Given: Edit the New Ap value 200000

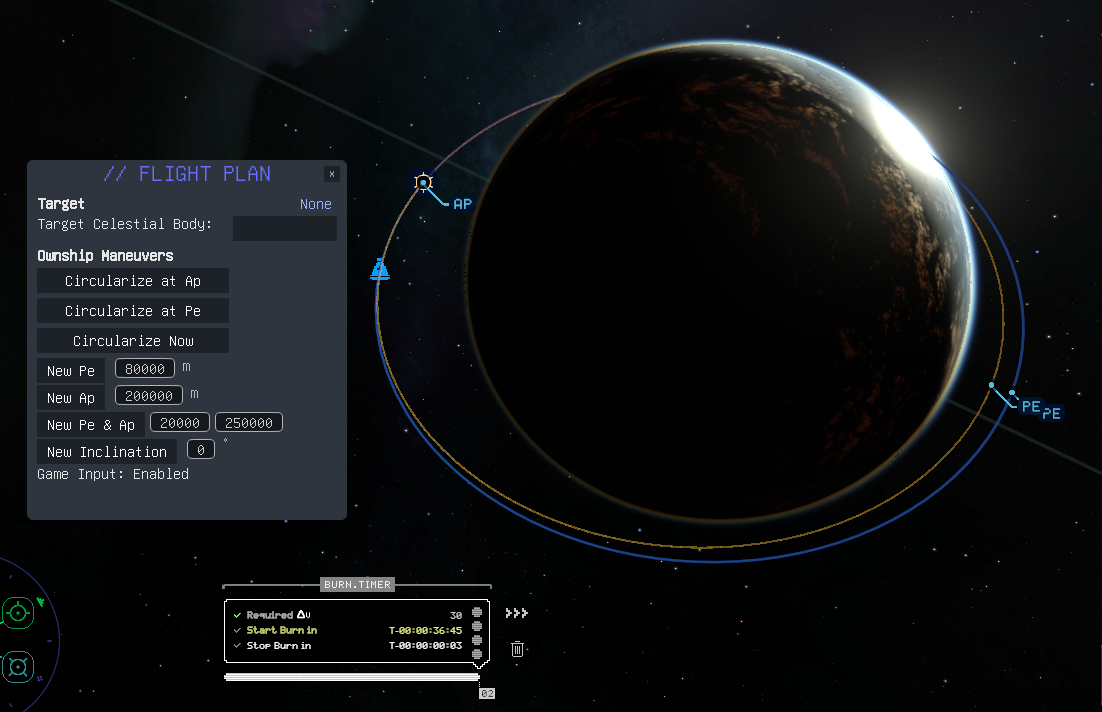Looking at the screenshot, I should 149,396.
